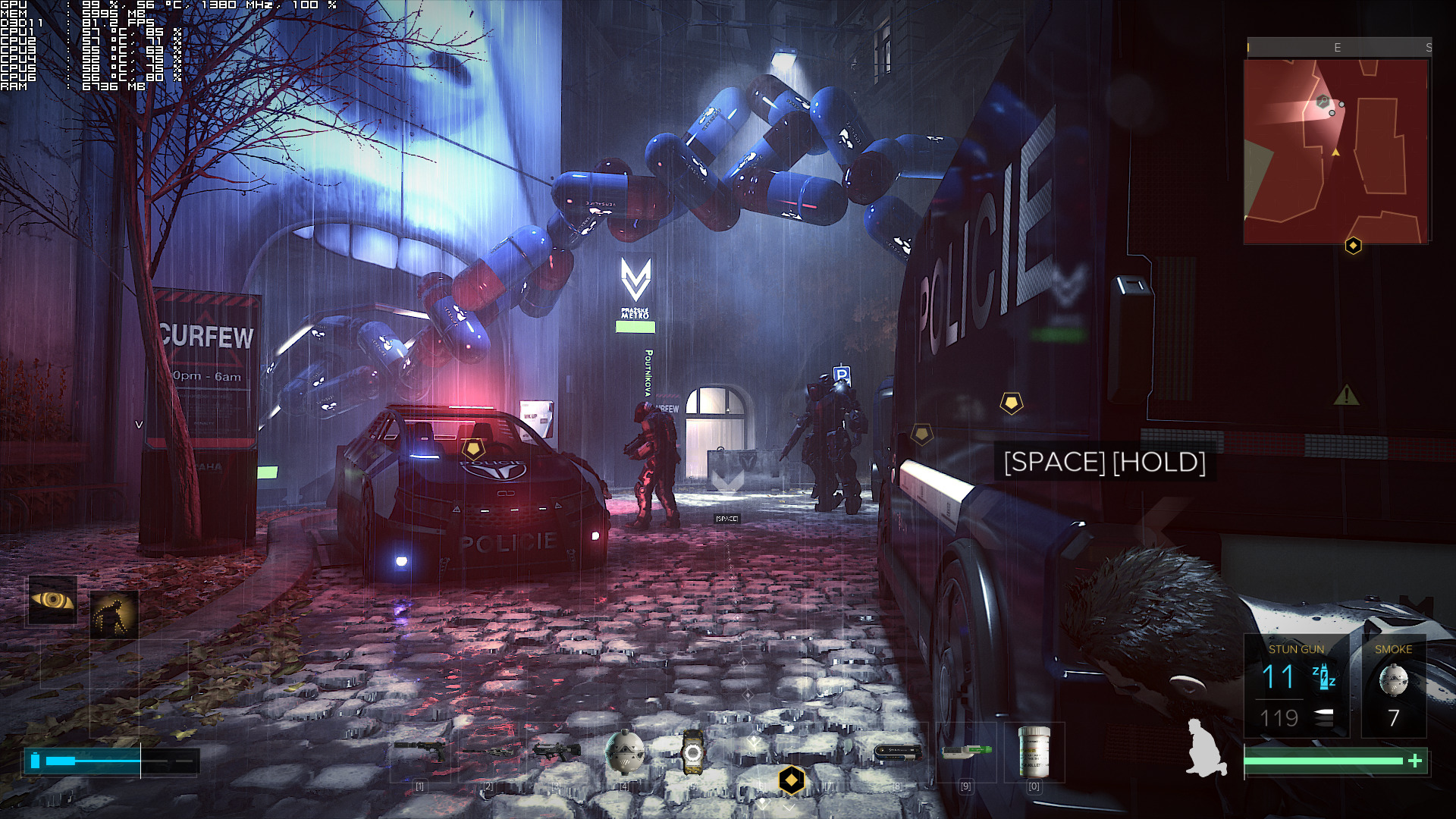Image resolution: width=1456 pixels, height=819 pixels.
Task: Select the pistol in hotbar slot 1
Action: tap(419, 749)
